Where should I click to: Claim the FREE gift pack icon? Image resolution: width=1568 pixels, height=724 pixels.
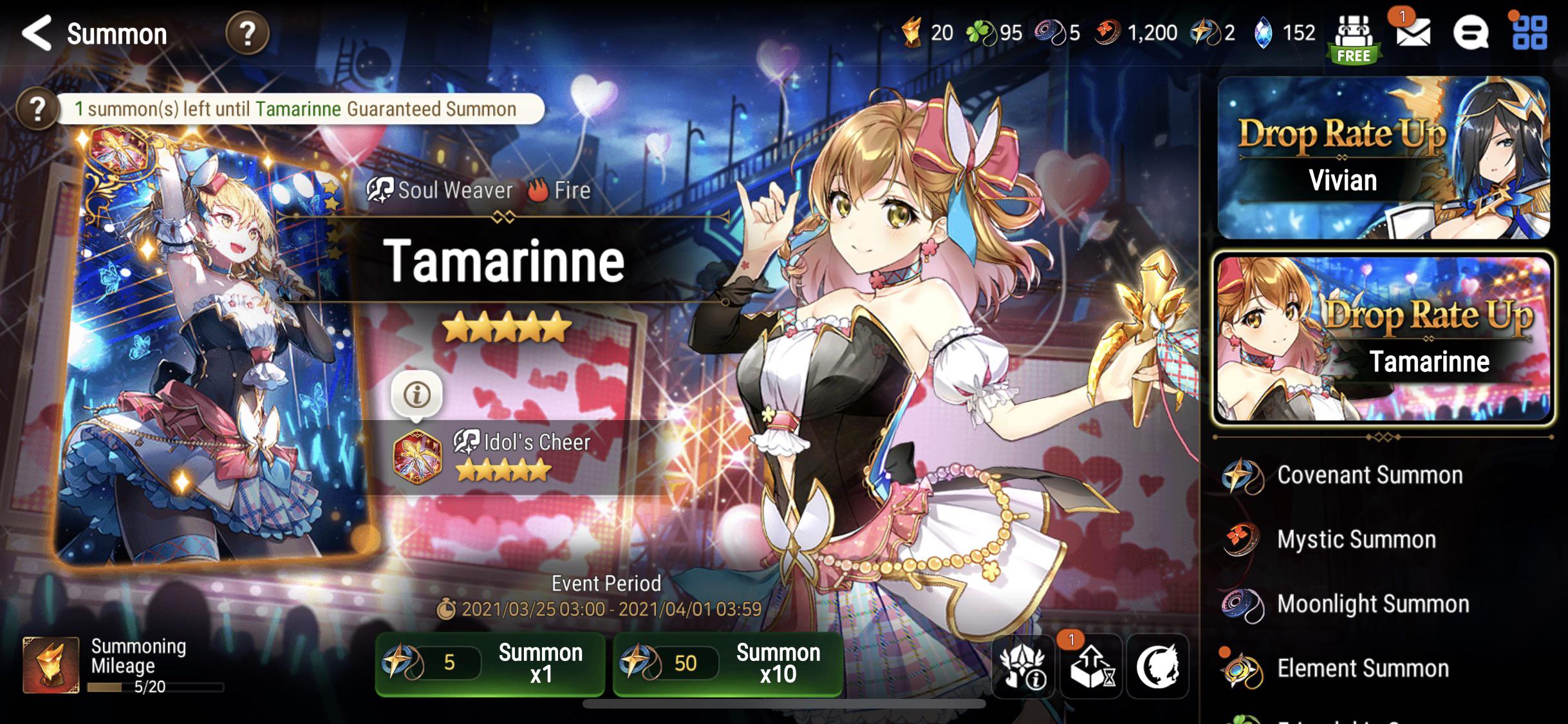point(1354,39)
